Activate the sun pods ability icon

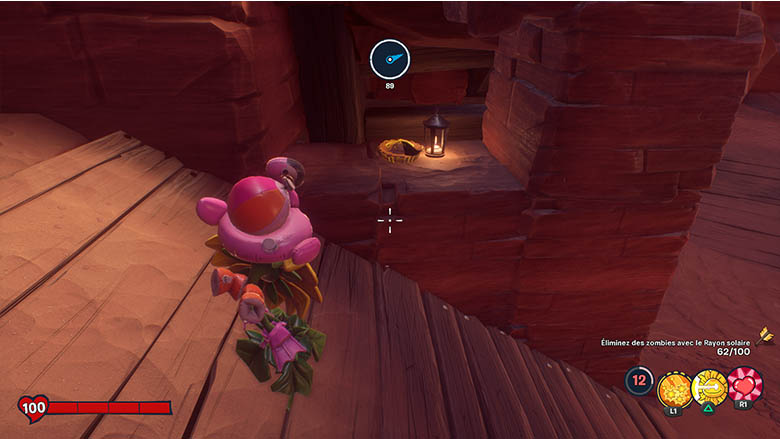click(x=675, y=385)
